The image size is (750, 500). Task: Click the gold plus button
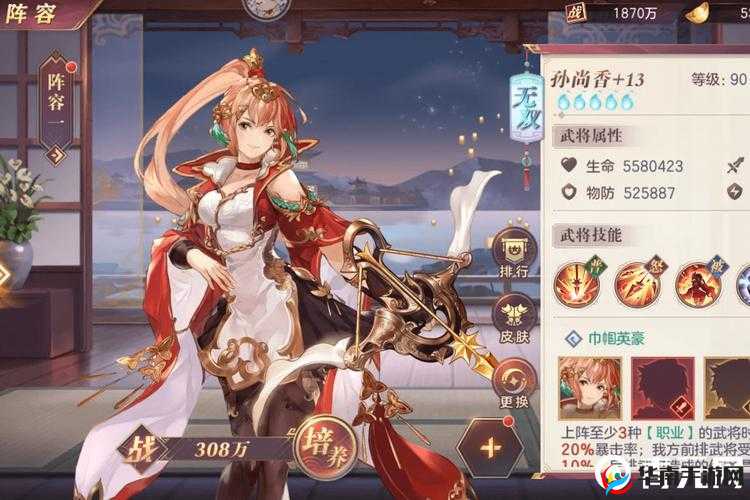click(490, 446)
